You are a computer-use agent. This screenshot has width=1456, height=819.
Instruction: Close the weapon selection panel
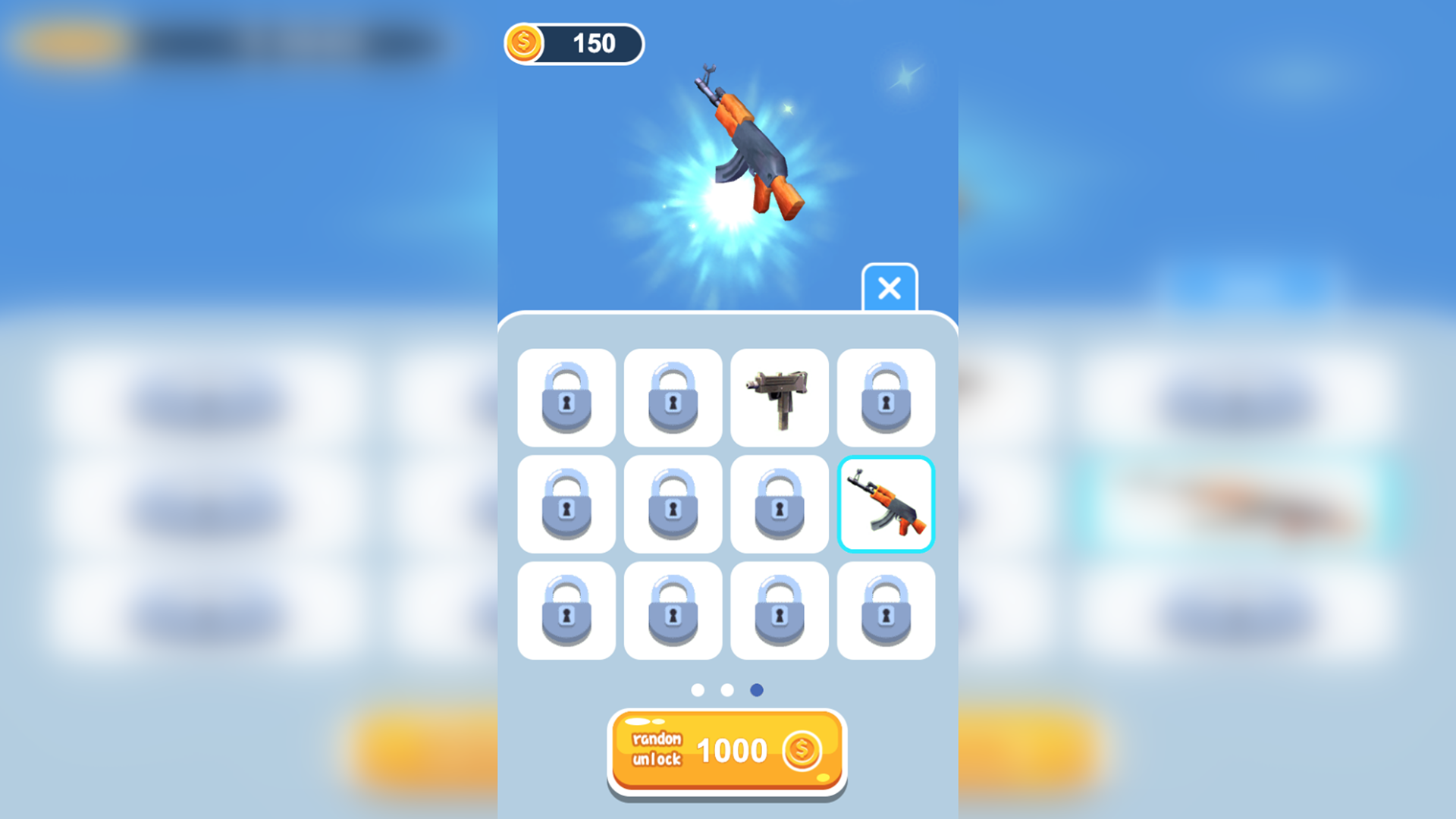pos(889,289)
